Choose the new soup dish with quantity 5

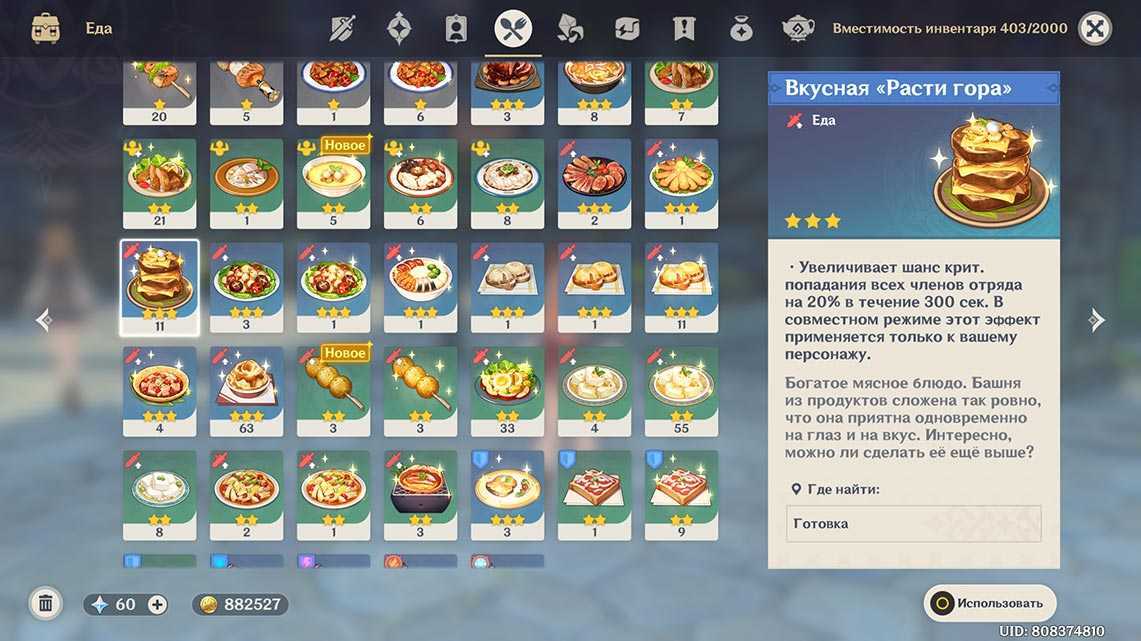click(333, 183)
